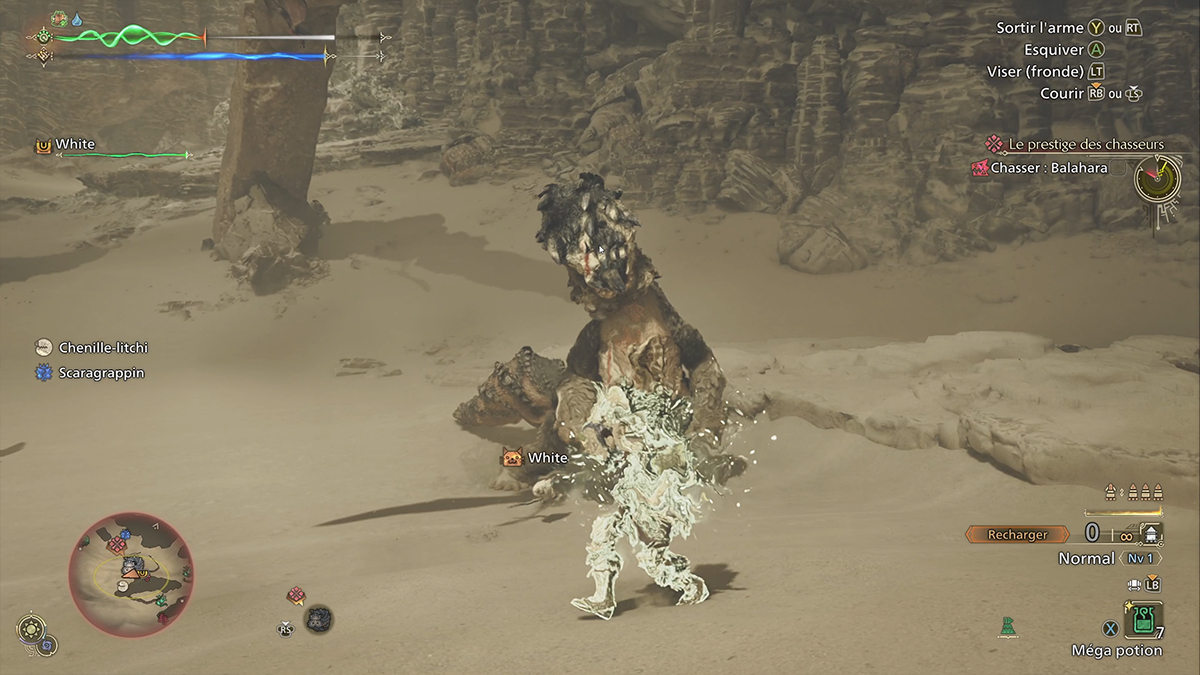Click the orange Recharger button
The width and height of the screenshot is (1200, 675).
[1017, 535]
